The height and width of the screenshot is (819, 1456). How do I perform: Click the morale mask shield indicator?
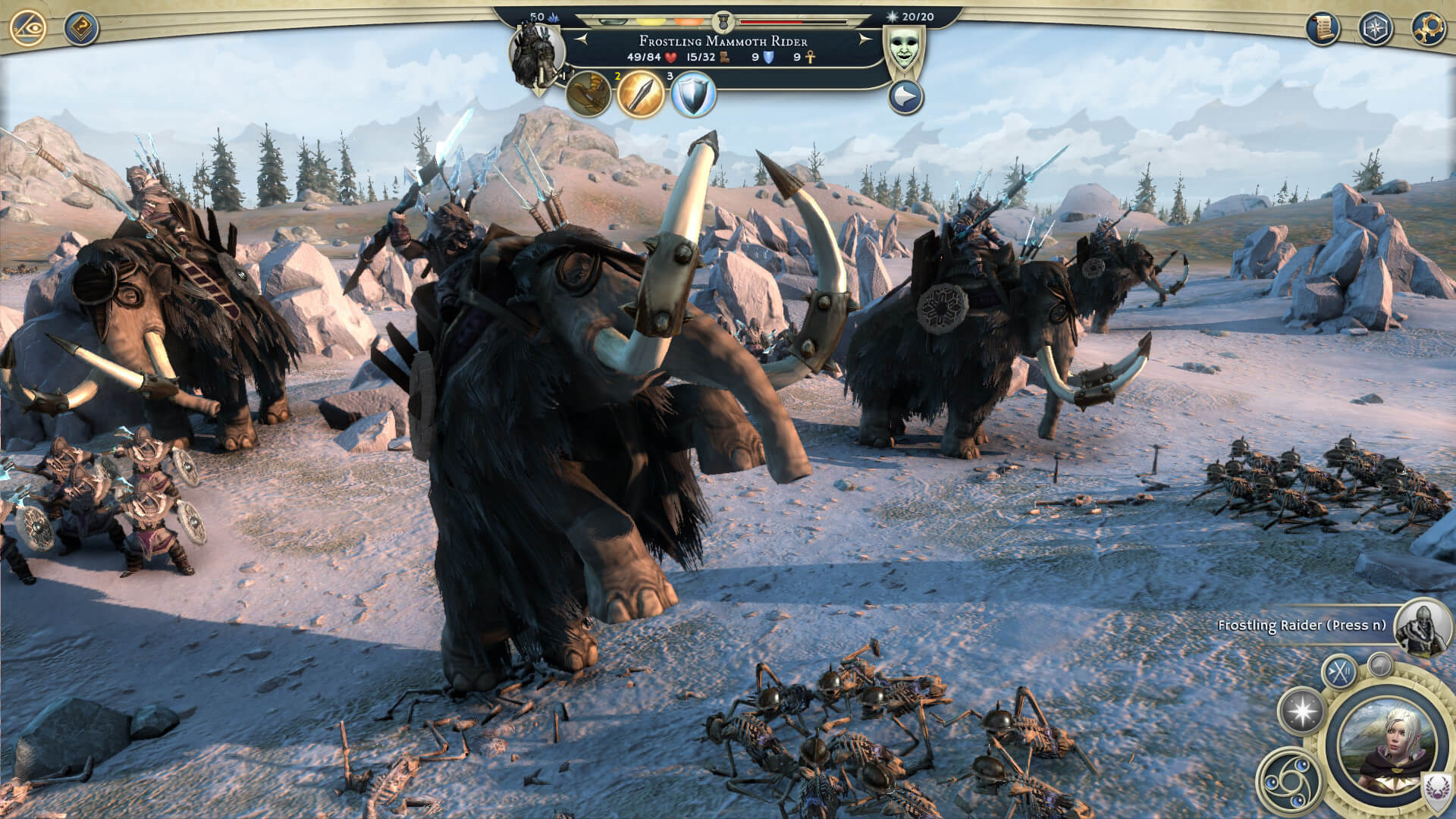click(x=905, y=45)
